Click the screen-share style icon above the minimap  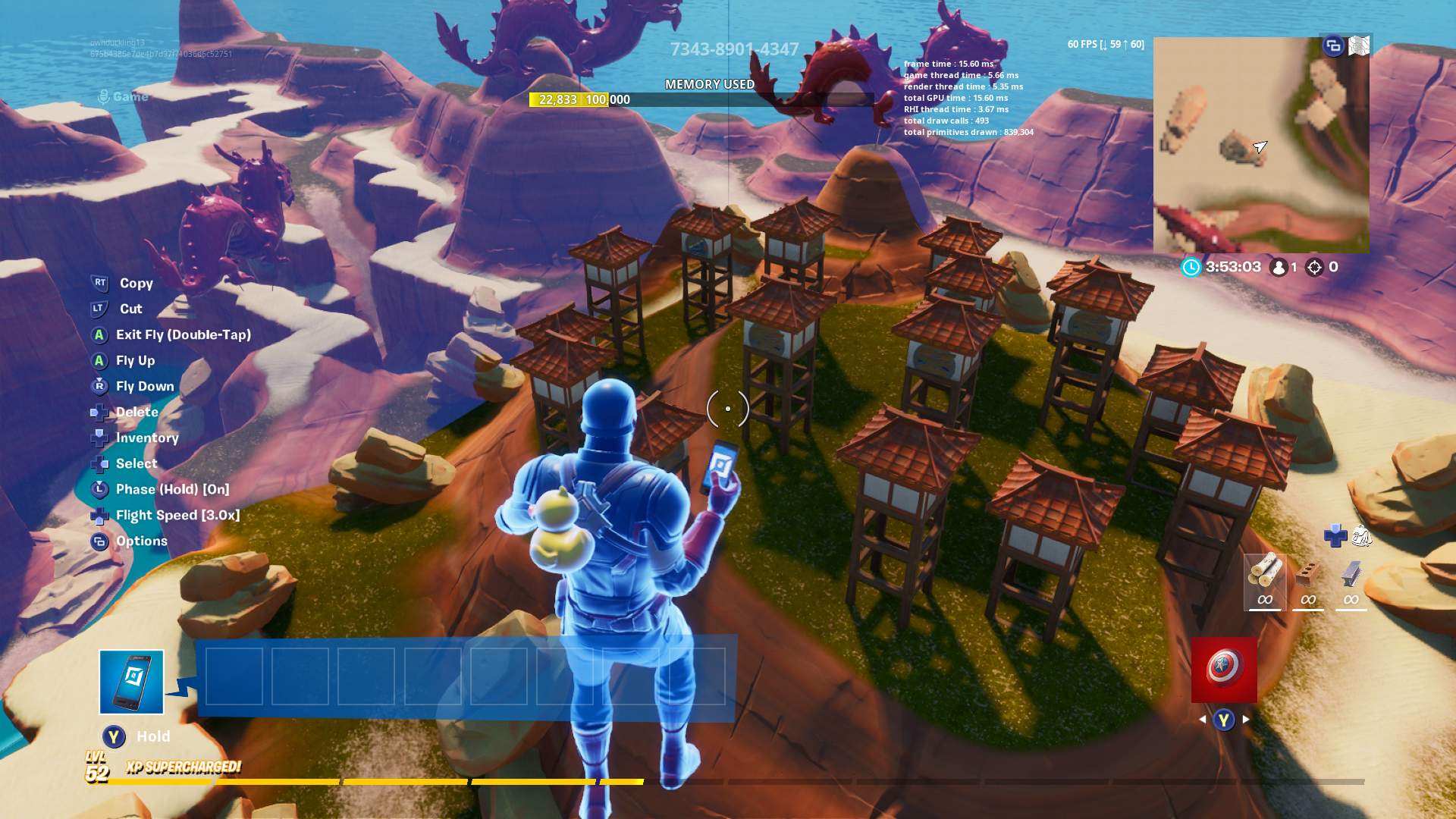click(x=1332, y=45)
